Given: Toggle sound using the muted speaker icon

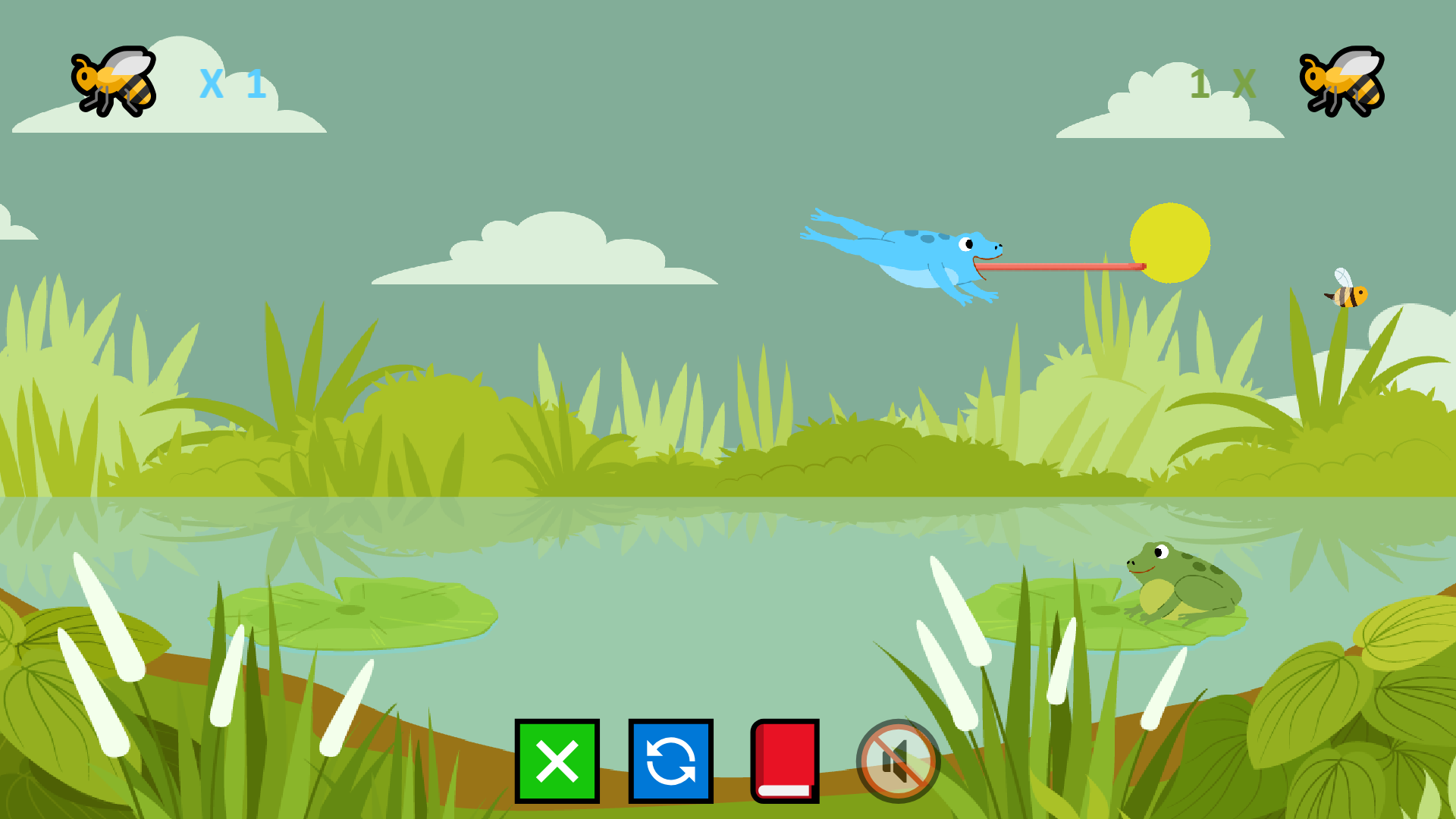Looking at the screenshot, I should coord(897,761).
